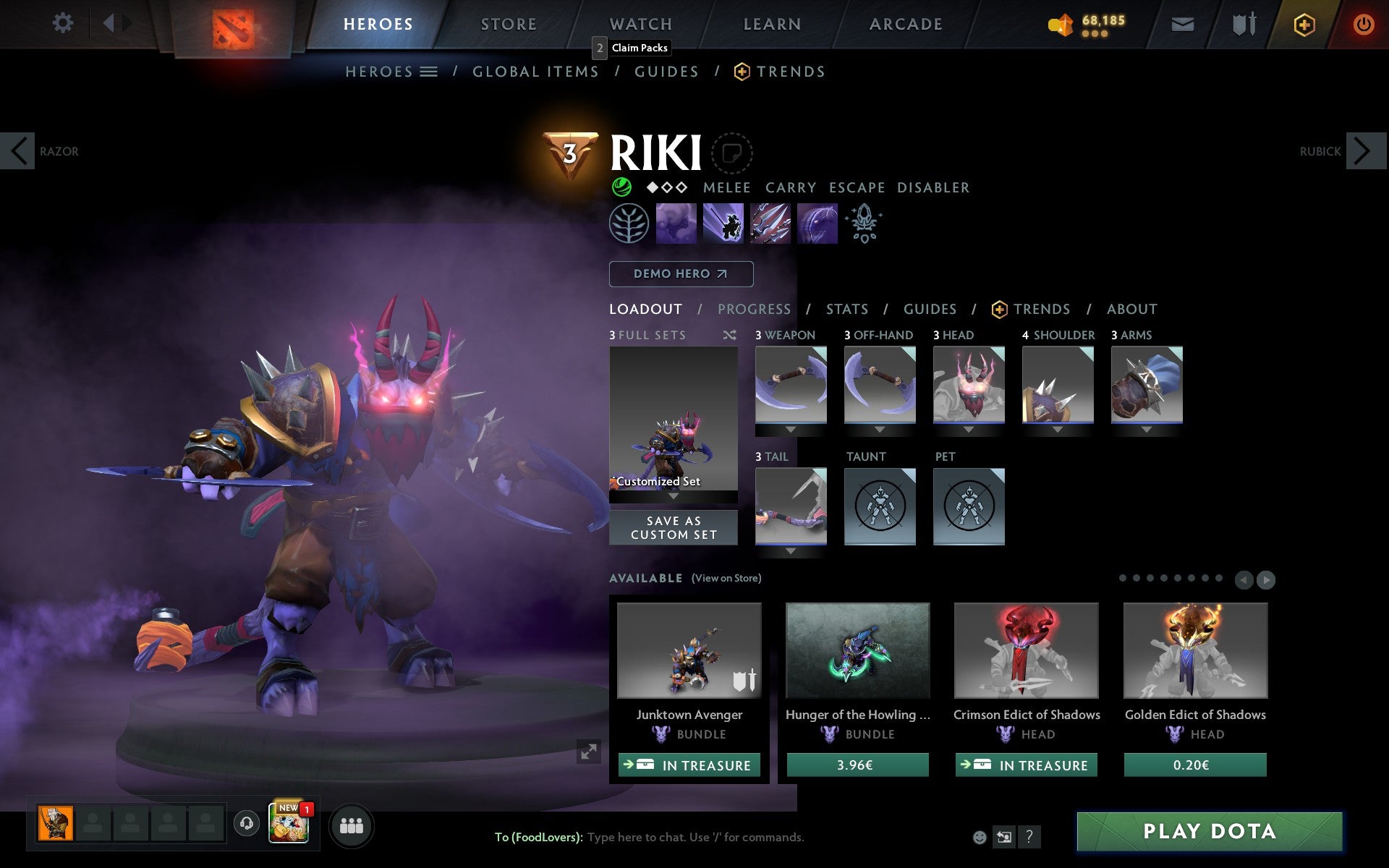Click the shuffle icon beside 3 FULL SETS

731,335
